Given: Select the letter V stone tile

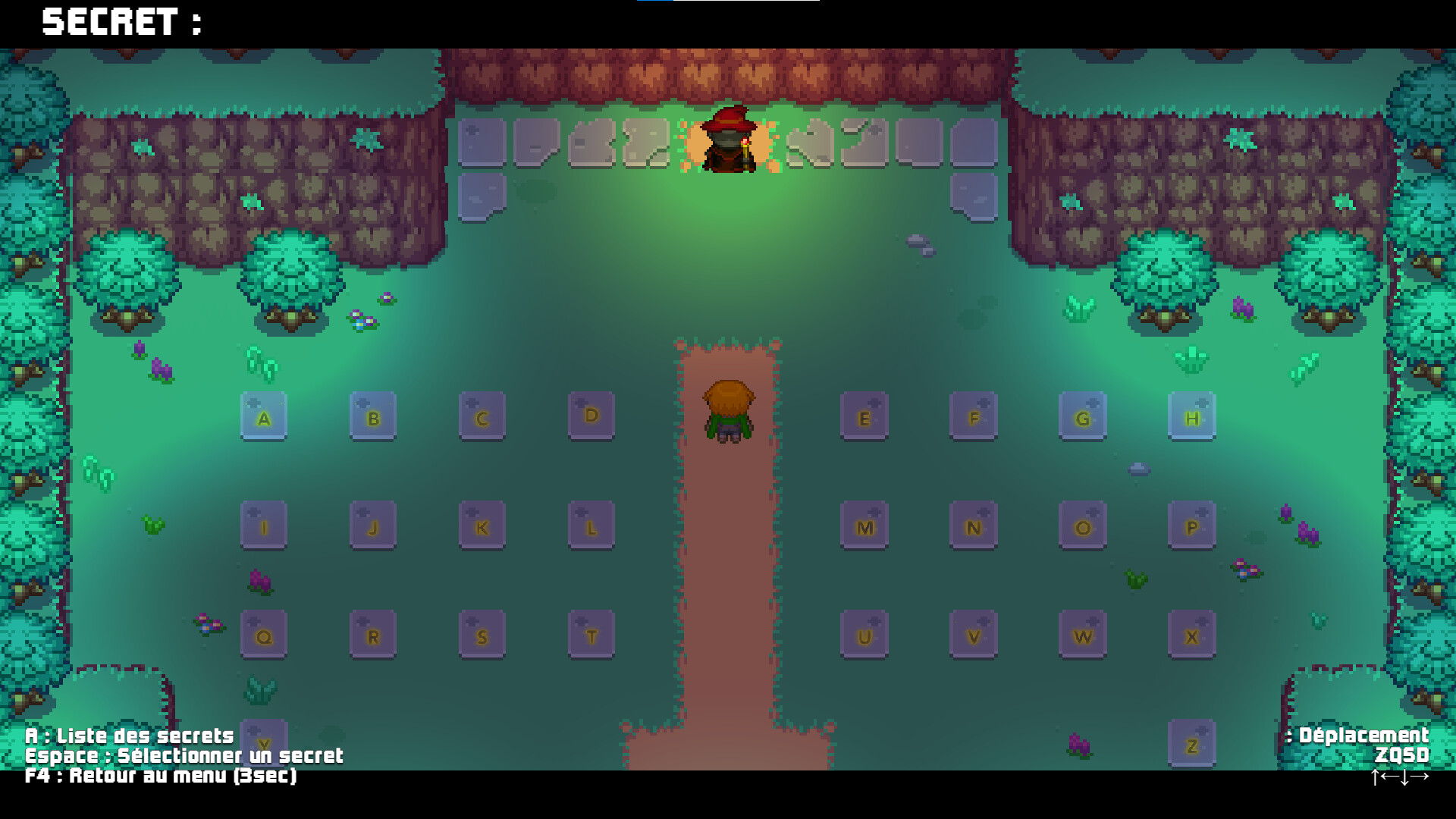Looking at the screenshot, I should click(x=973, y=635).
